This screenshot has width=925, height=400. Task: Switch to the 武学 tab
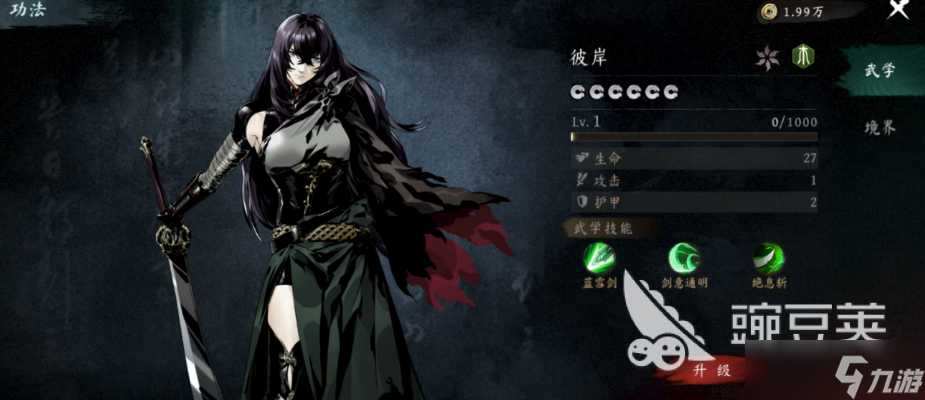coord(880,72)
